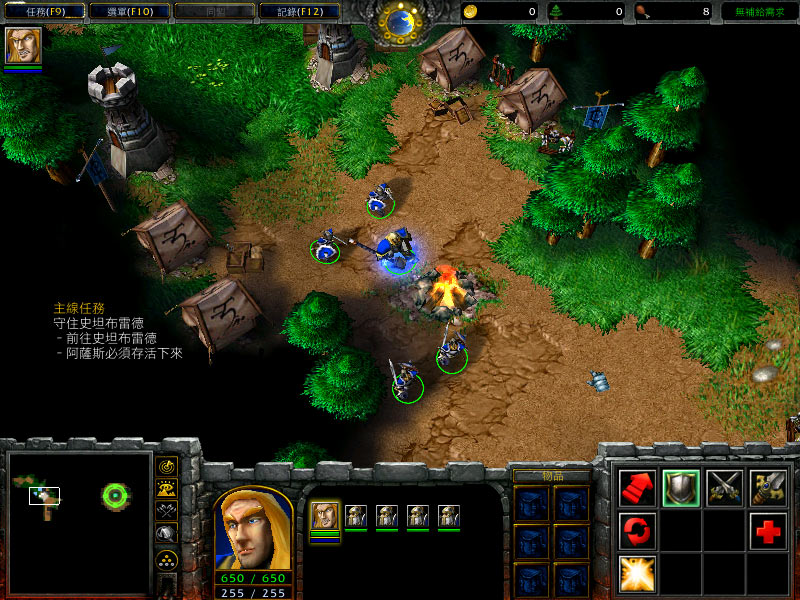
Task: Select the Arthas hero icon in the group
Action: [324, 516]
